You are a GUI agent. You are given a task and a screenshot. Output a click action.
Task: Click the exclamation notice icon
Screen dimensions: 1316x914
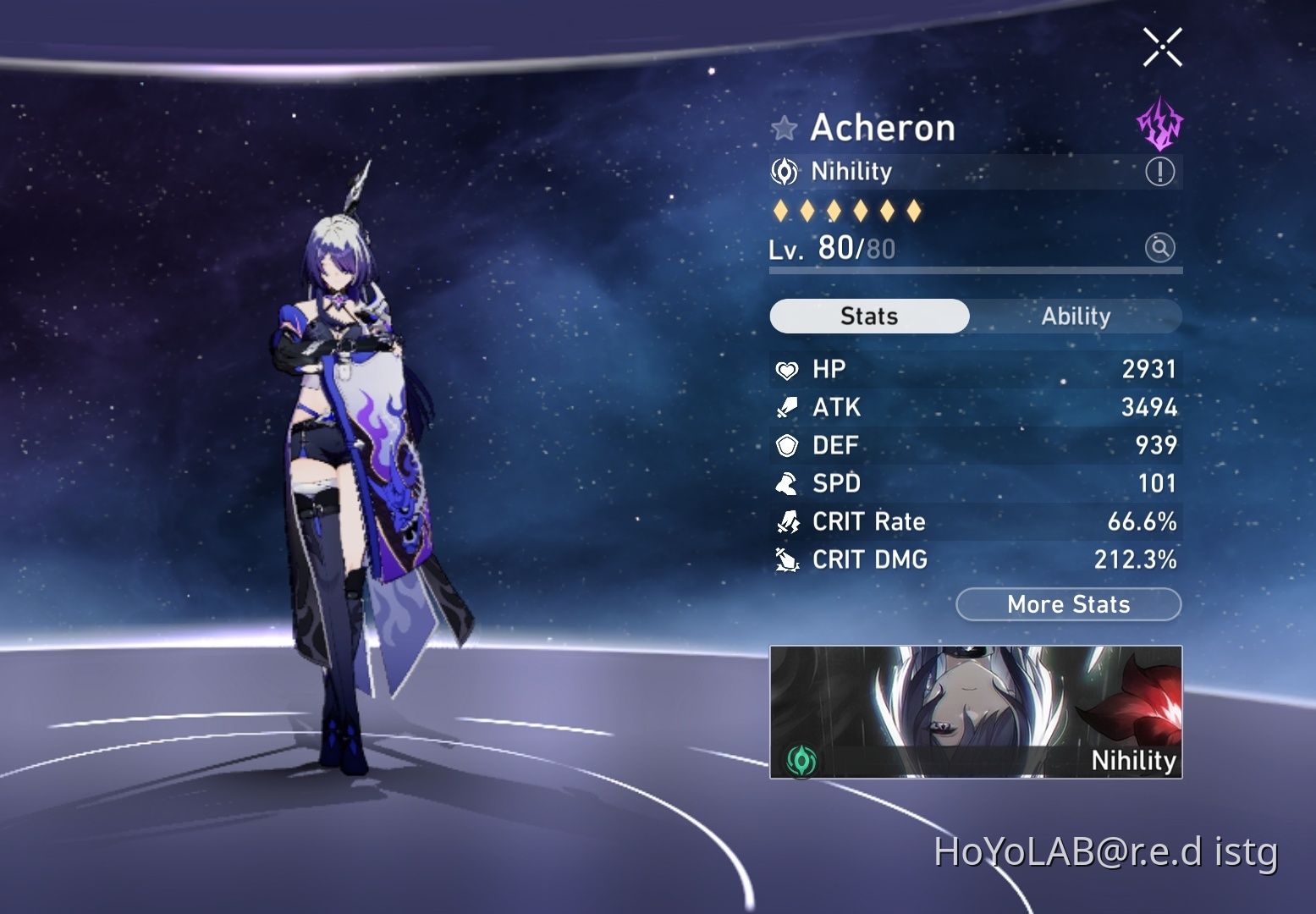point(1160,171)
